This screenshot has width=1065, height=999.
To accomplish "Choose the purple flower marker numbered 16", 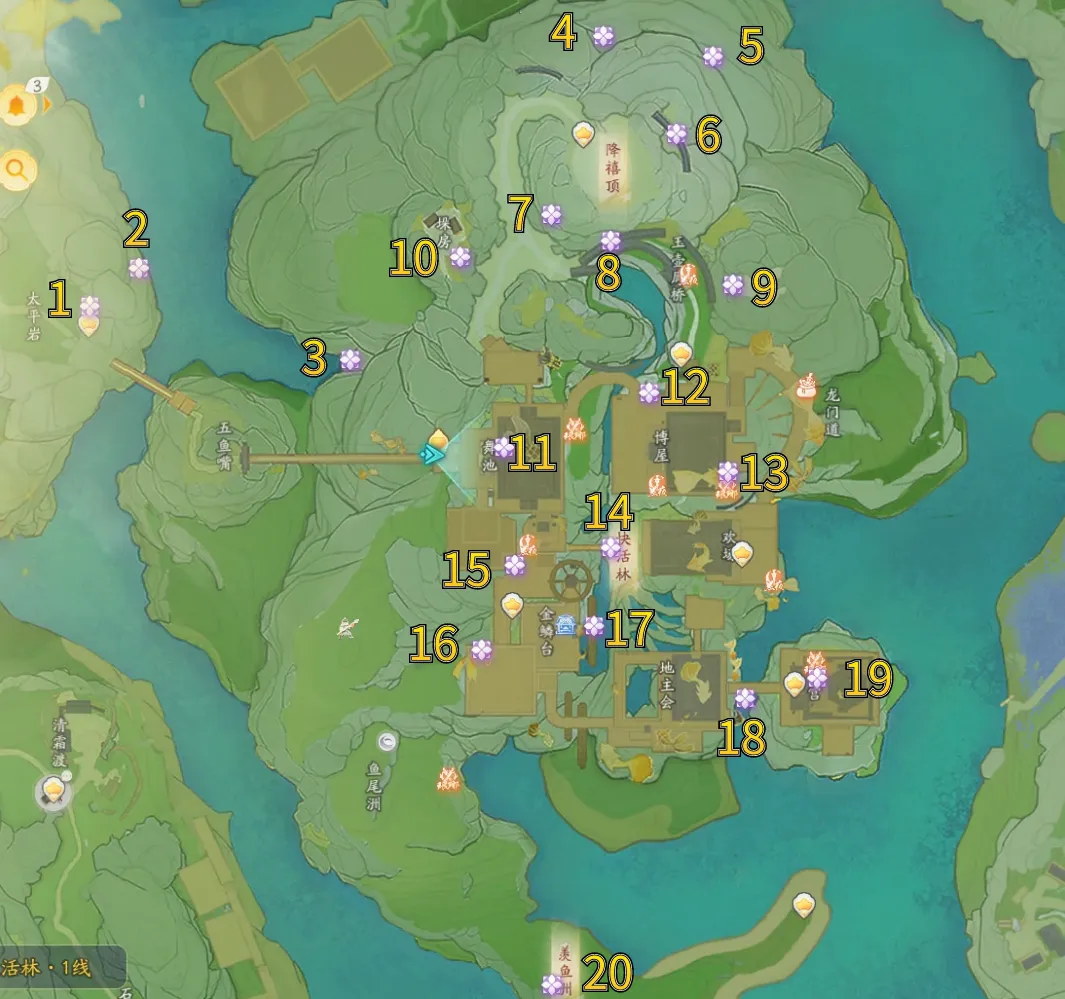I will point(482,650).
